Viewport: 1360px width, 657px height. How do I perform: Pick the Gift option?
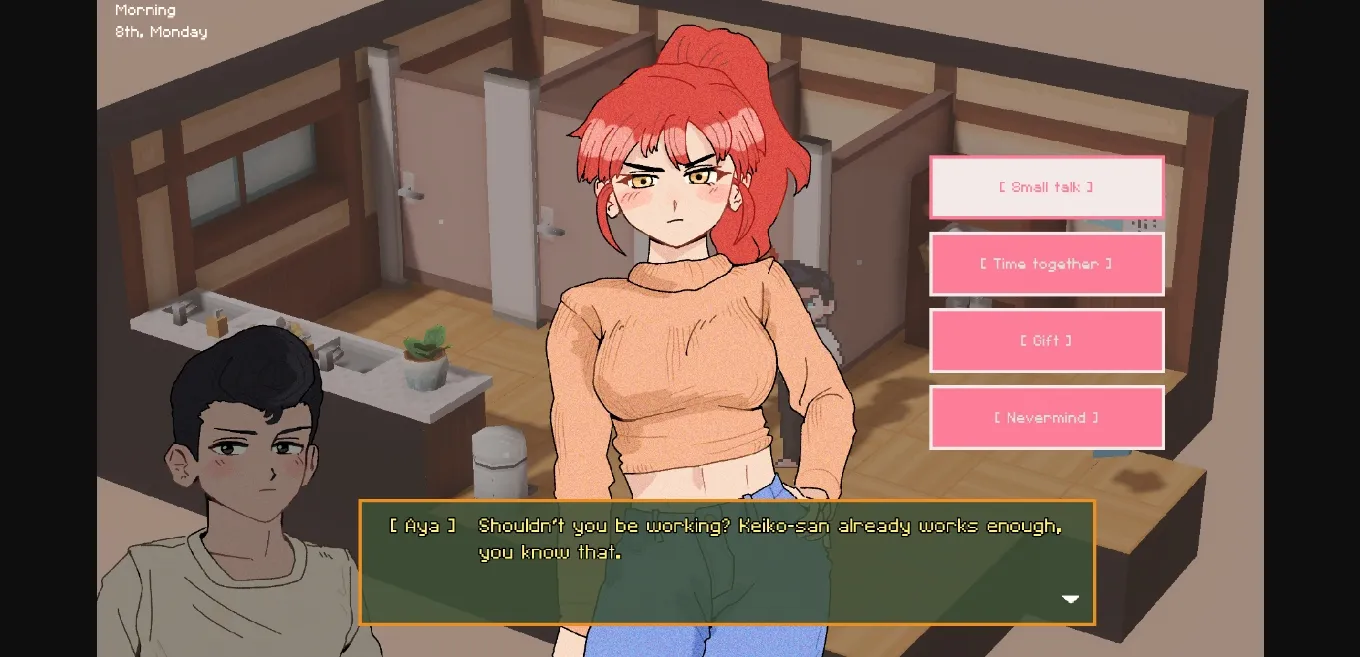click(x=1046, y=341)
